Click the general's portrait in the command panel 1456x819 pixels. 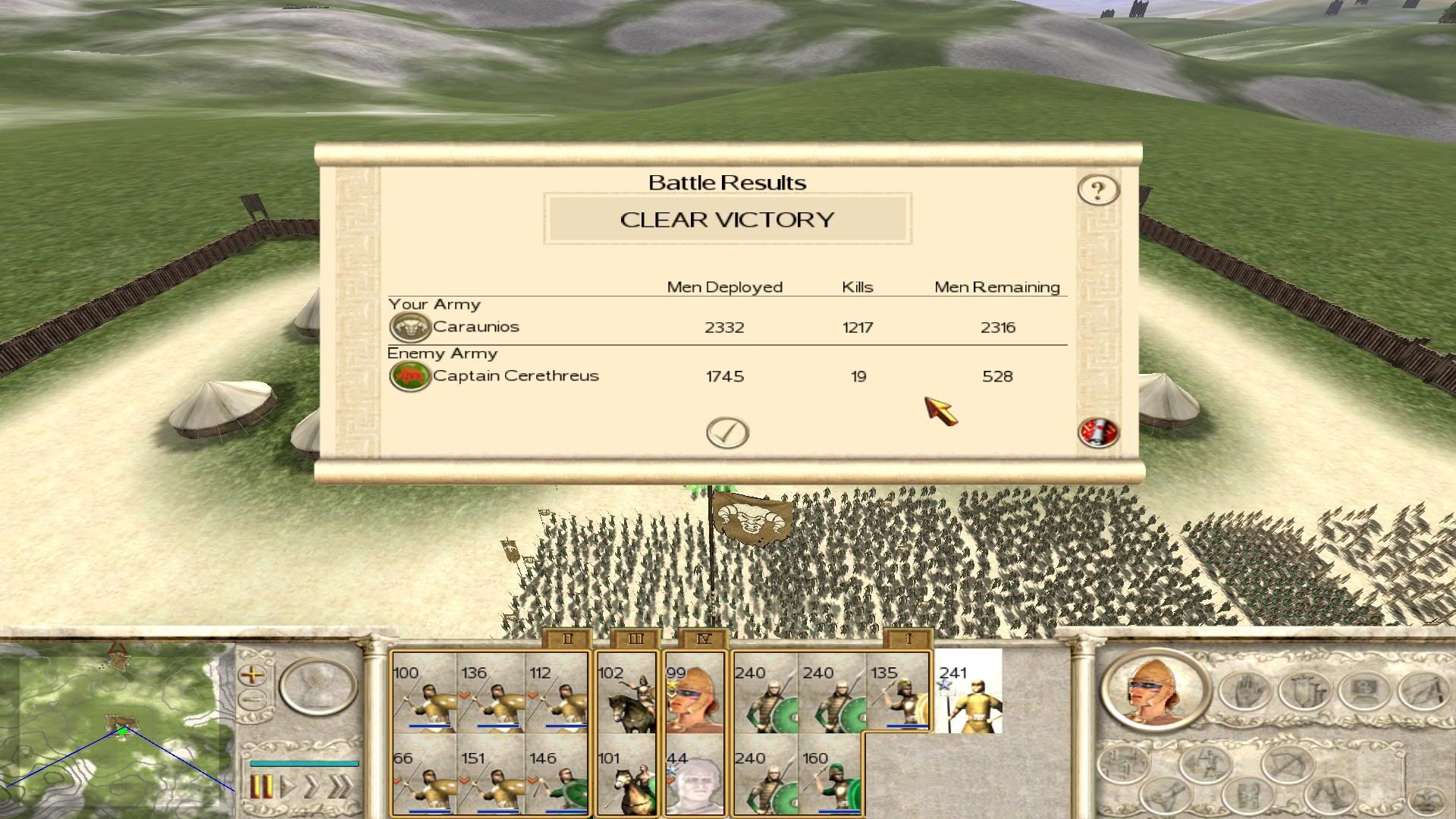[x=1154, y=693]
